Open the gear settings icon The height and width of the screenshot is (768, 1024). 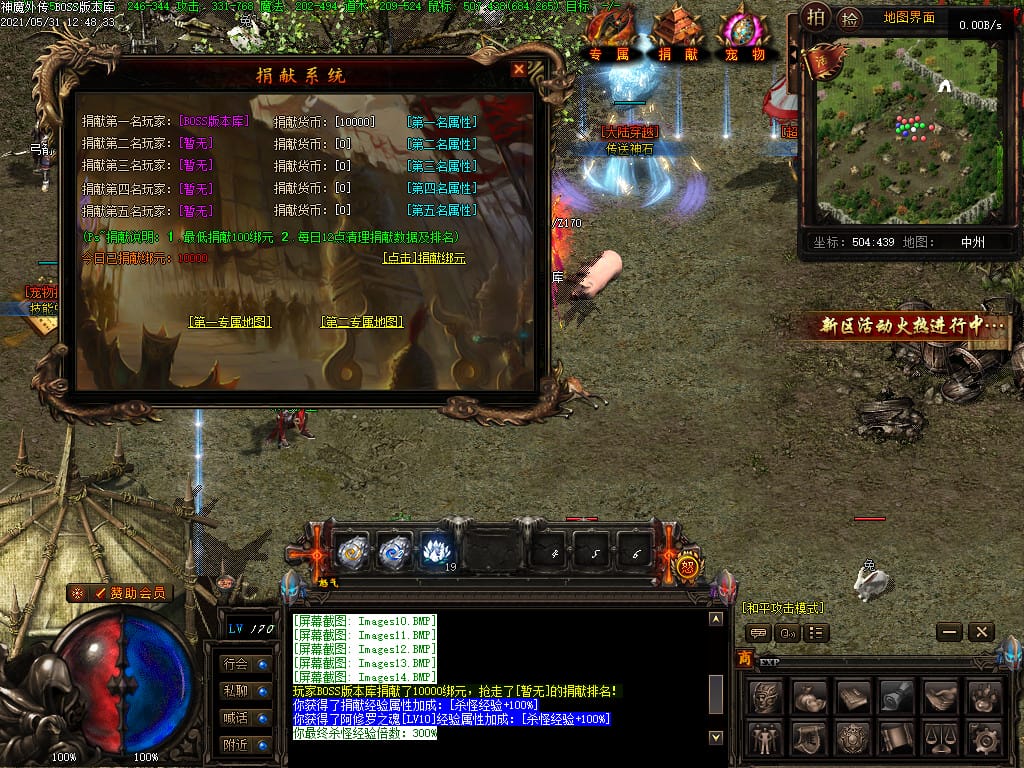point(986,739)
